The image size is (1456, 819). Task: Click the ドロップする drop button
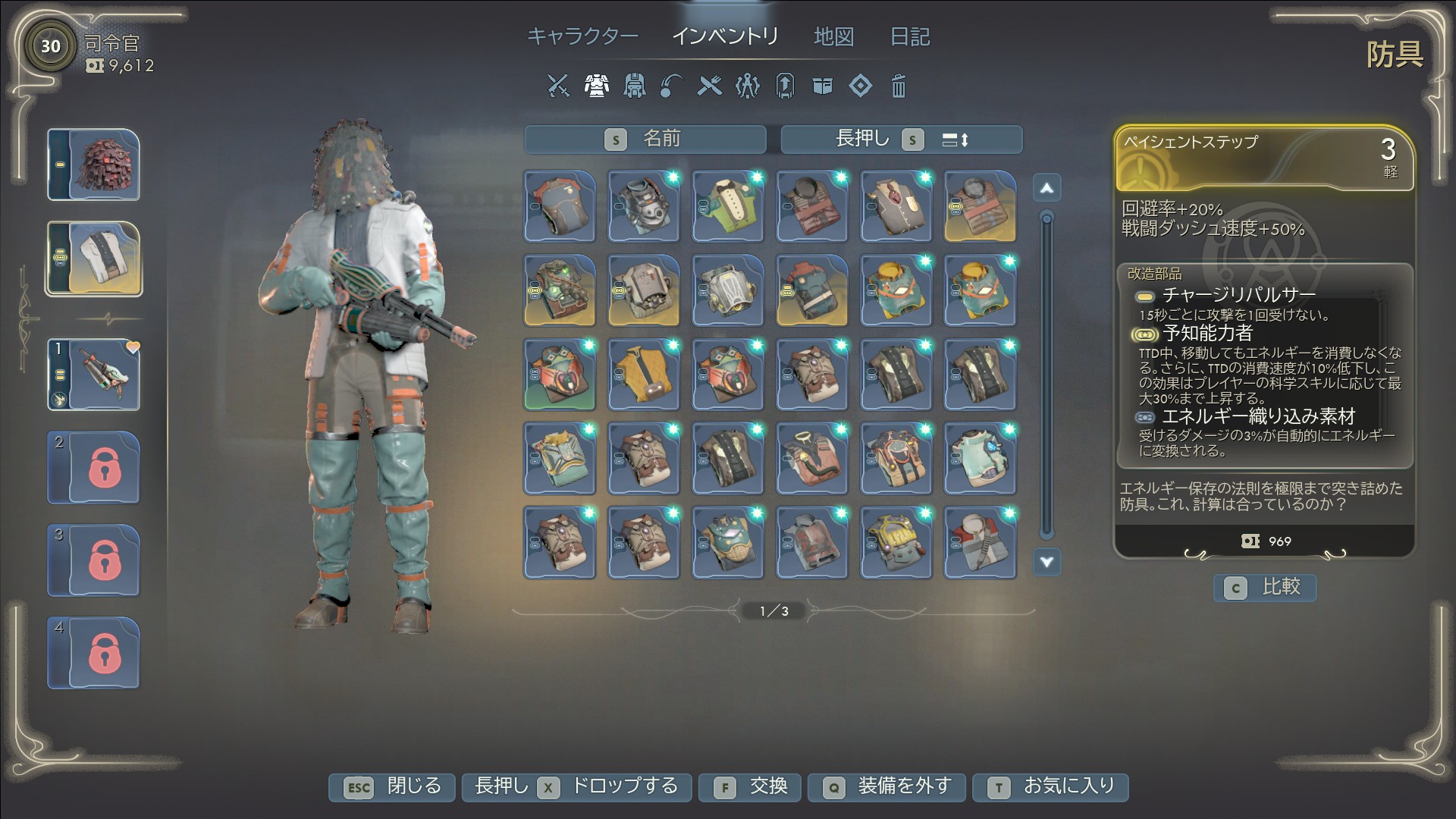576,787
